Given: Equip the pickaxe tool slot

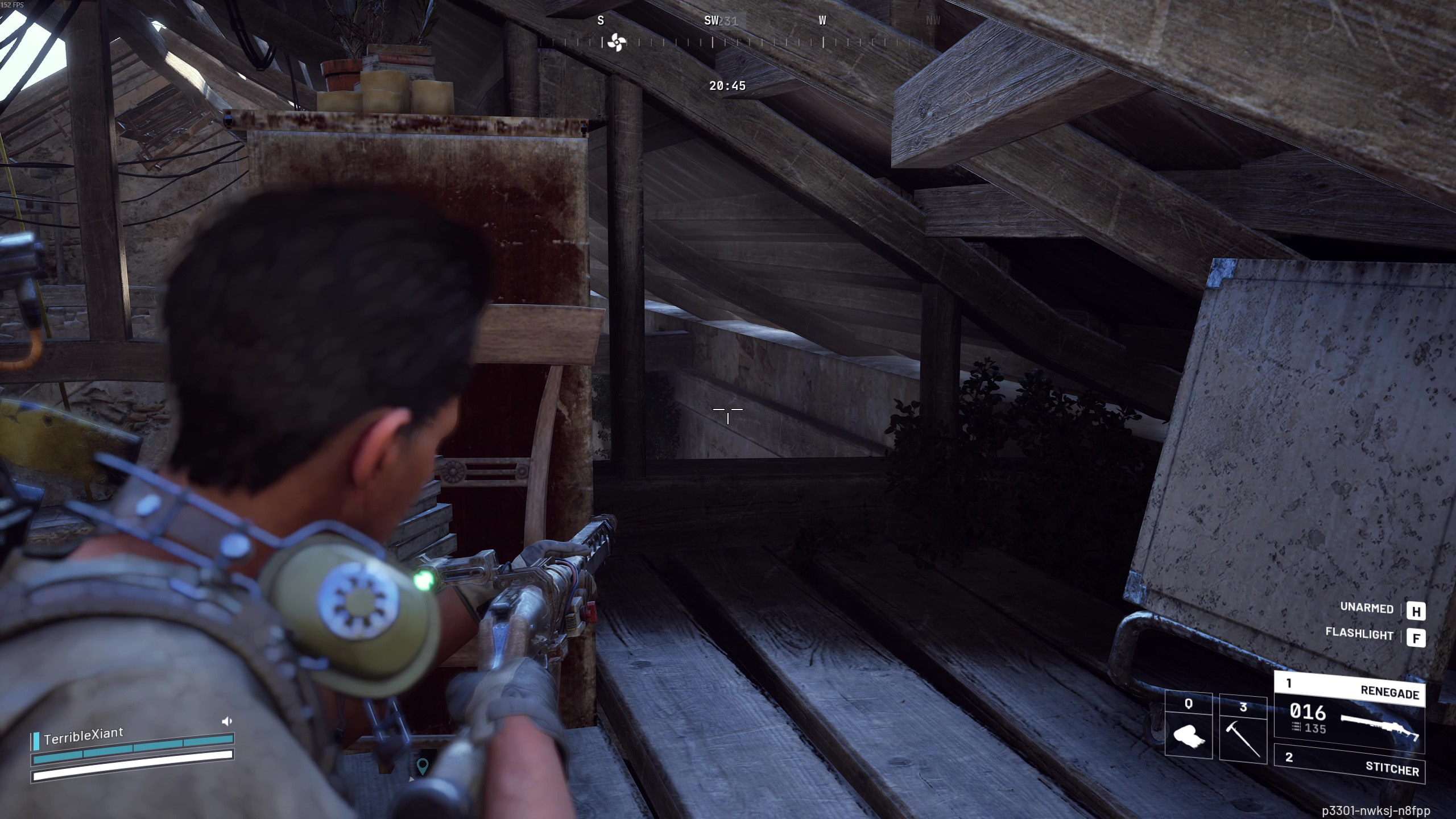Looking at the screenshot, I should tap(1243, 729).
